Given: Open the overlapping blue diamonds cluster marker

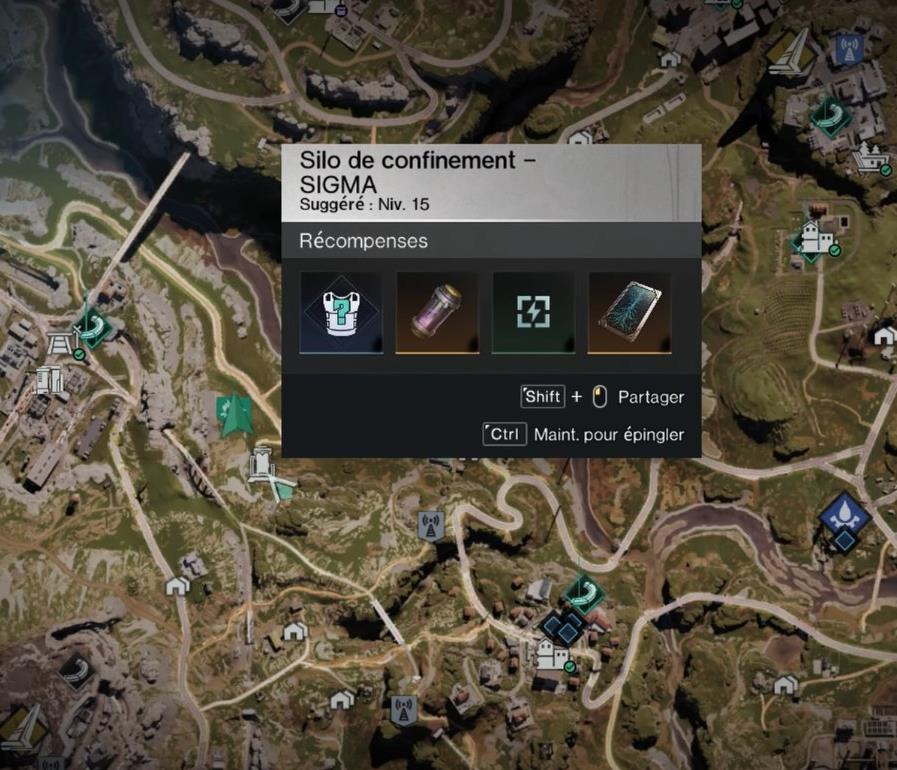Looking at the screenshot, I should pos(565,628).
